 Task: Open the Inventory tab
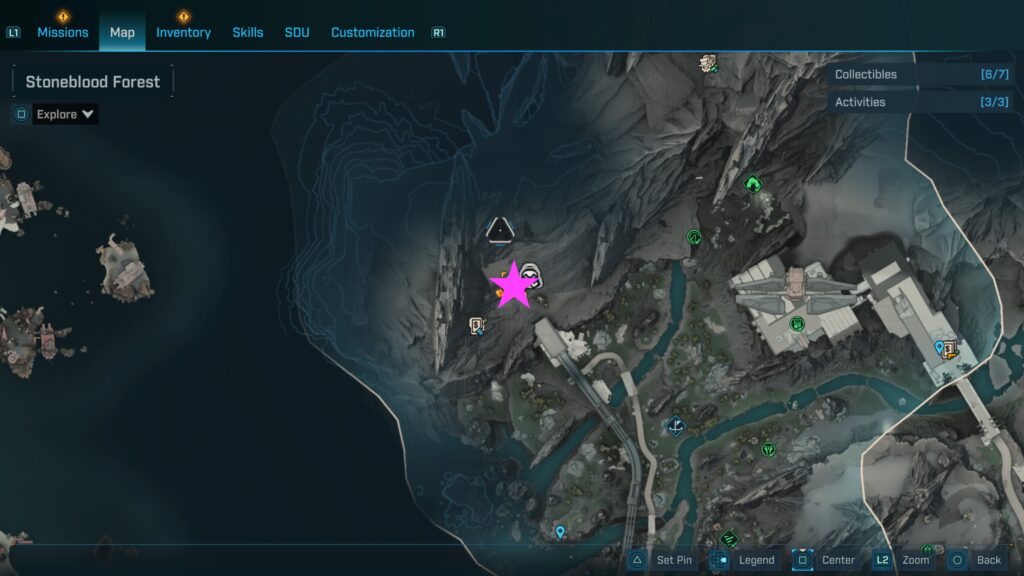pos(183,32)
